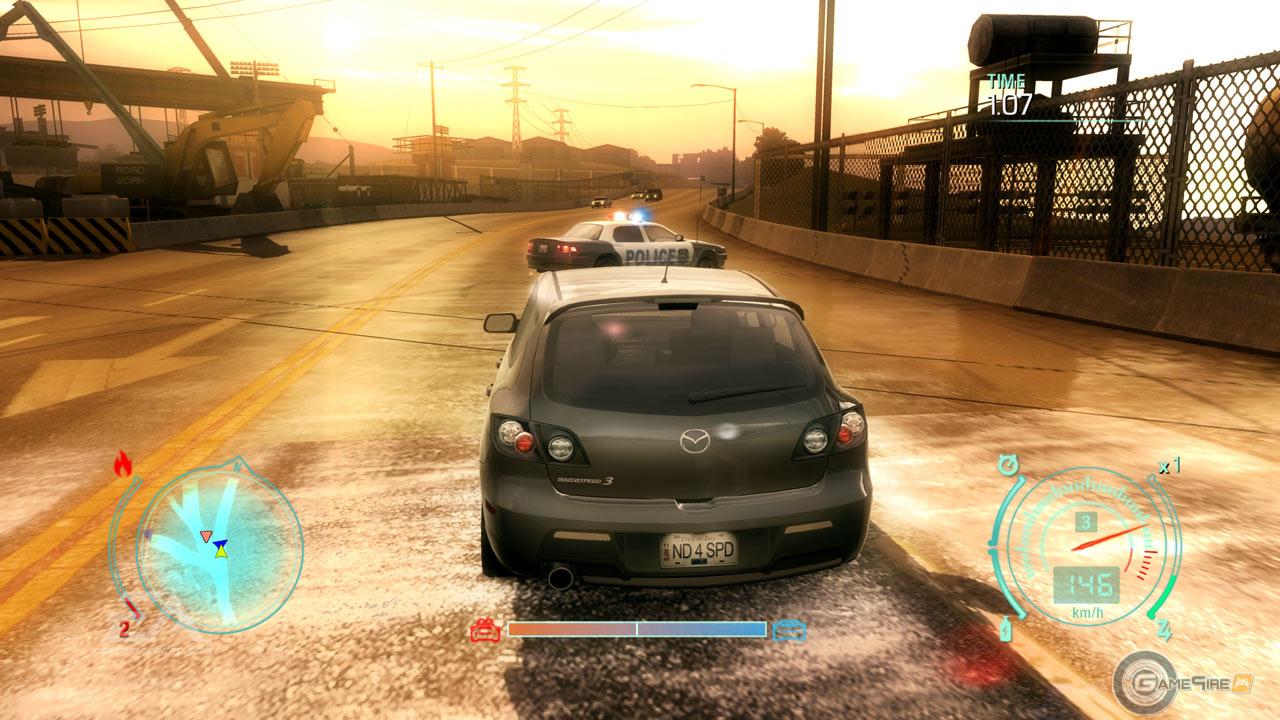Activate the stopwatch speedbreaker icon

click(x=1008, y=465)
